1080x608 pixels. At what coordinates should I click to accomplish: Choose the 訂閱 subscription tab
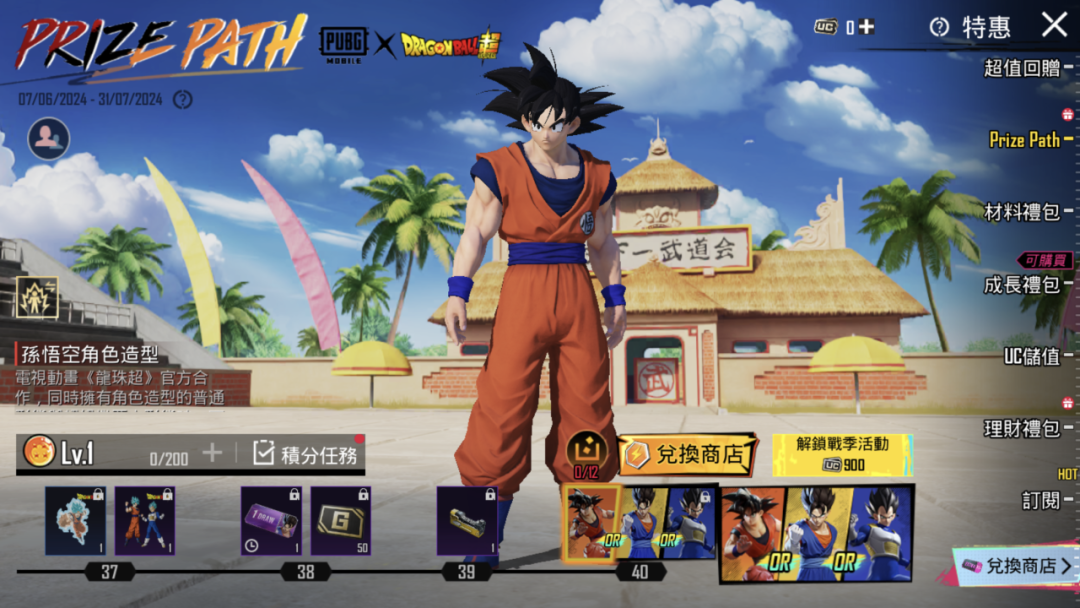tap(1041, 500)
